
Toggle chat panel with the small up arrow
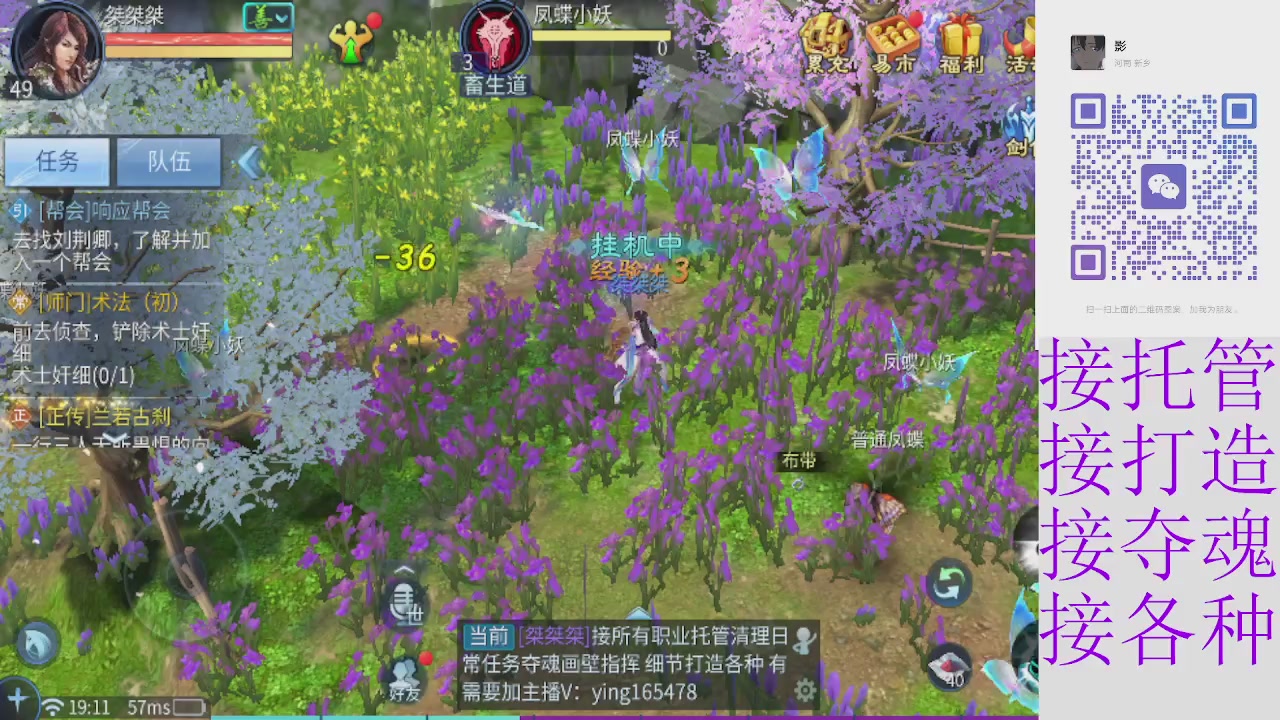click(x=404, y=568)
